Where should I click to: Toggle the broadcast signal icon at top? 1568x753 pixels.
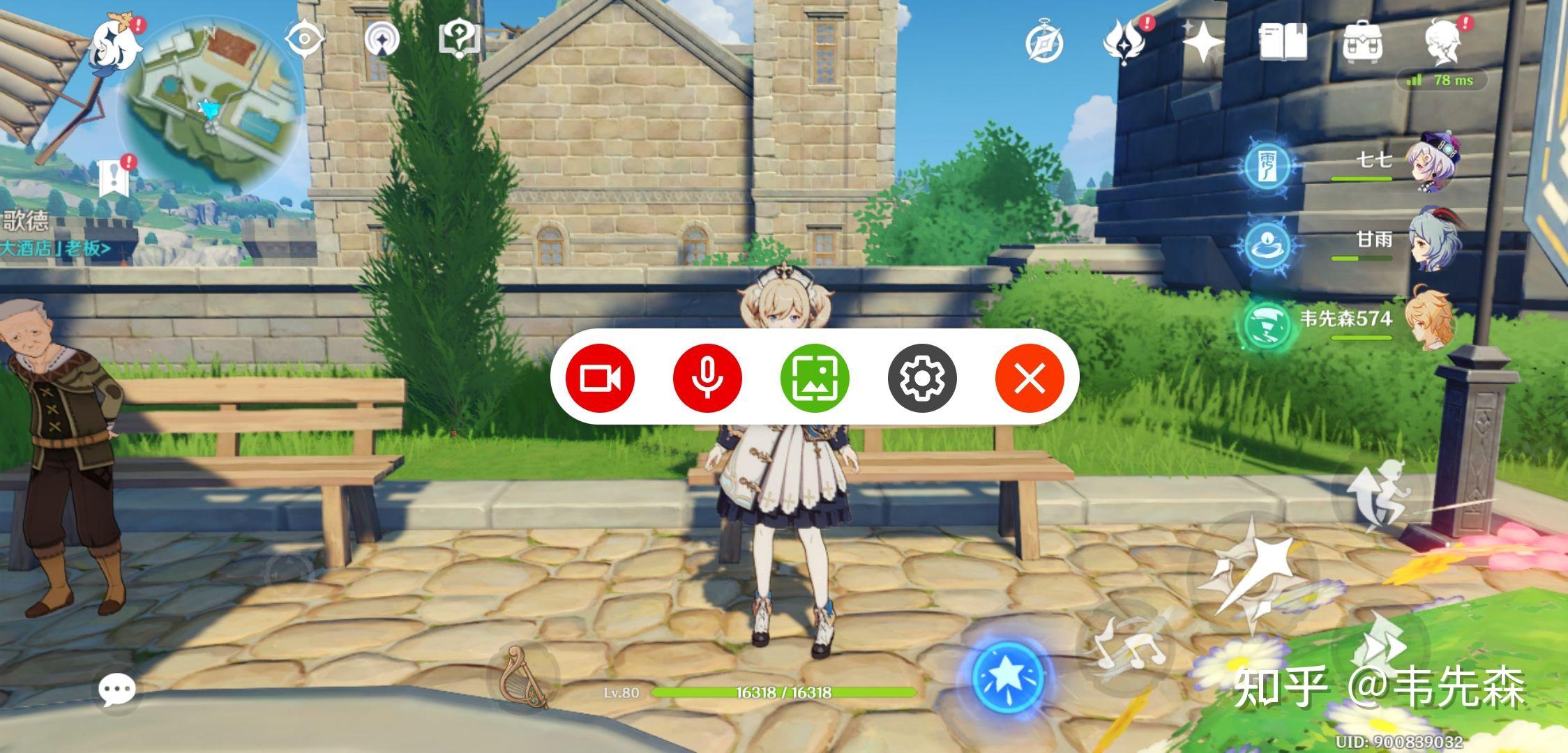(x=381, y=40)
